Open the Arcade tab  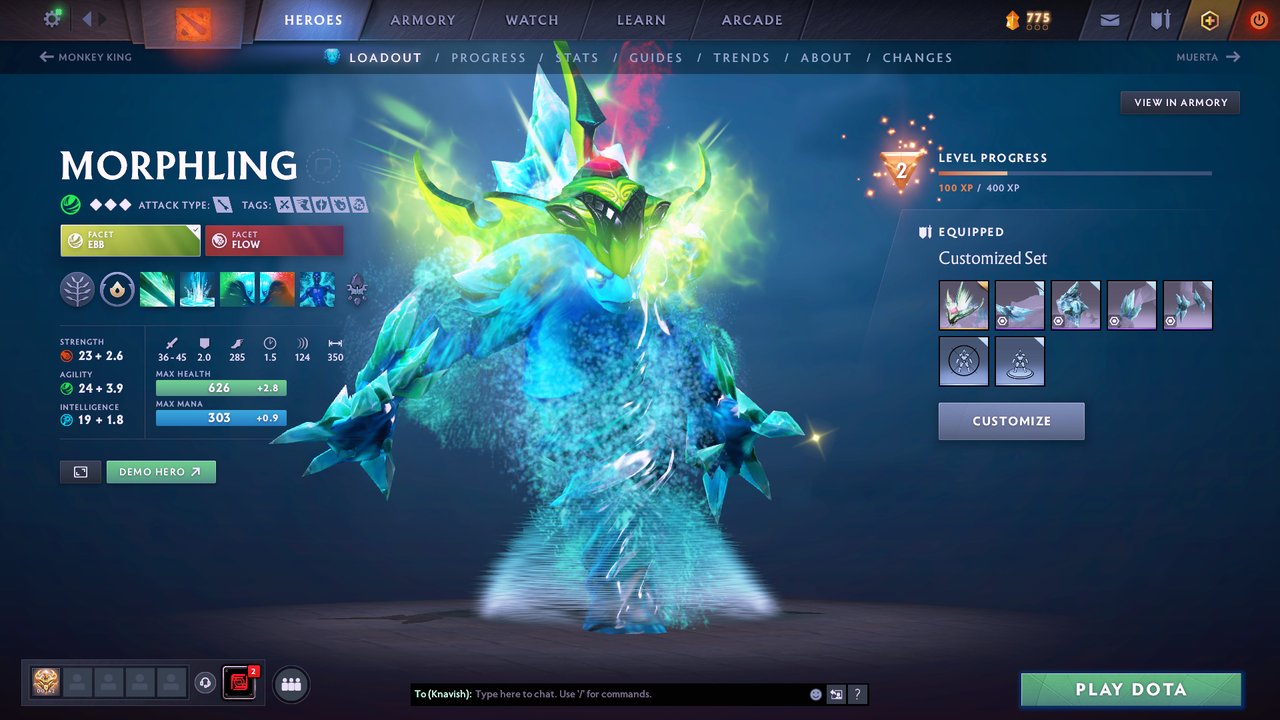[x=751, y=19]
